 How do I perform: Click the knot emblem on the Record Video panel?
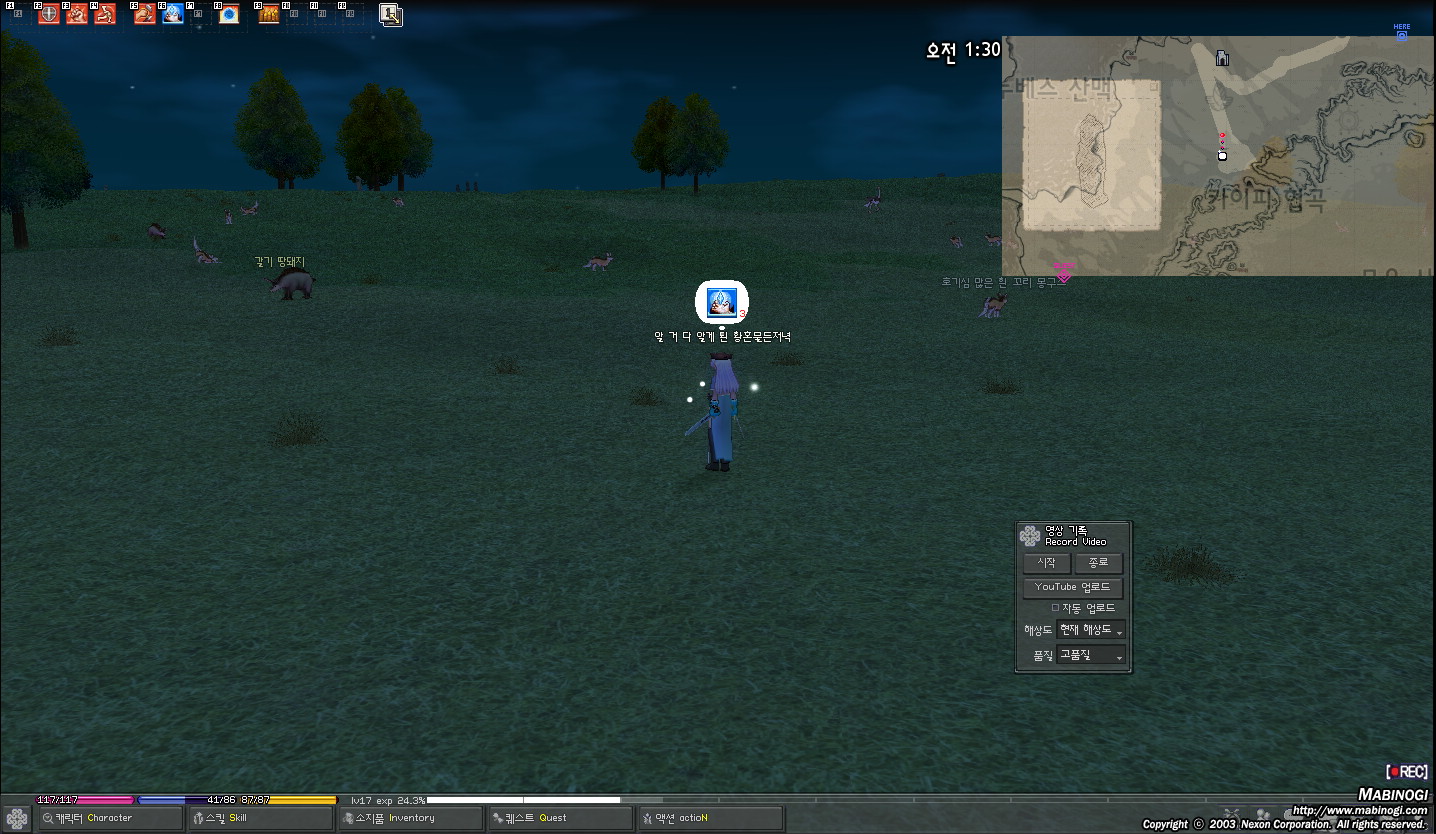click(x=1029, y=535)
